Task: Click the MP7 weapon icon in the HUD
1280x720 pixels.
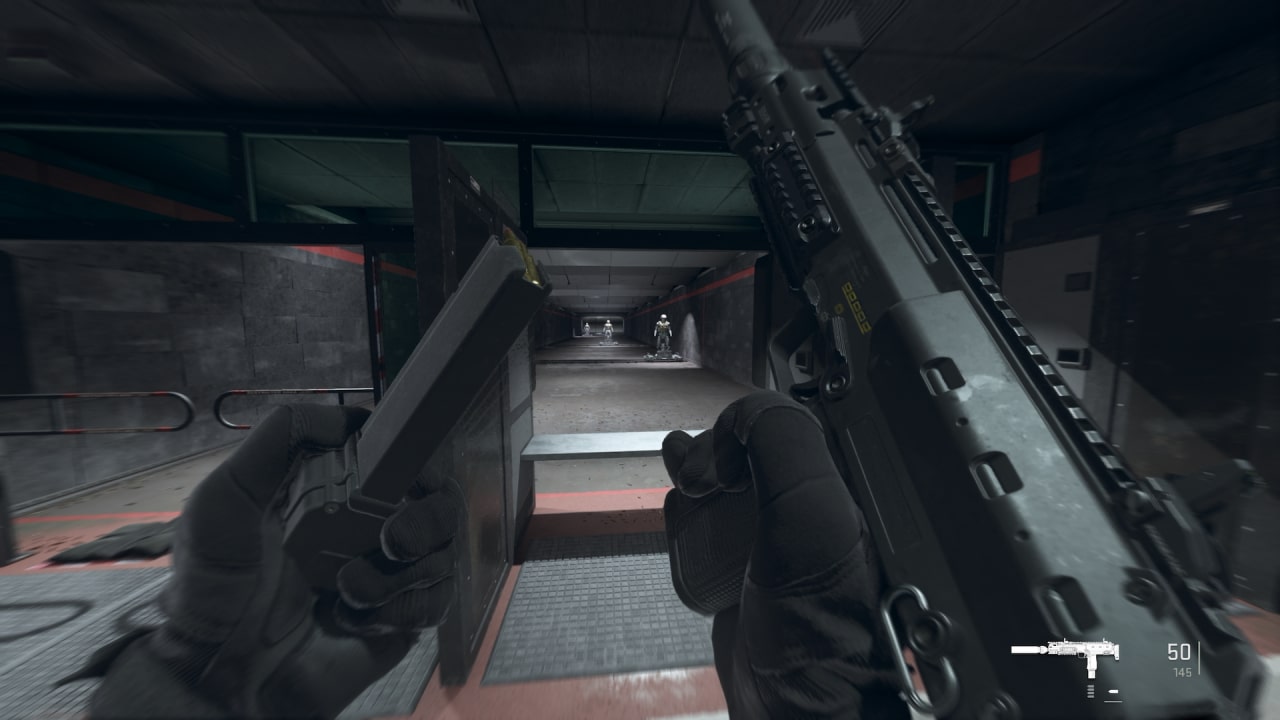Action: 1077,649
